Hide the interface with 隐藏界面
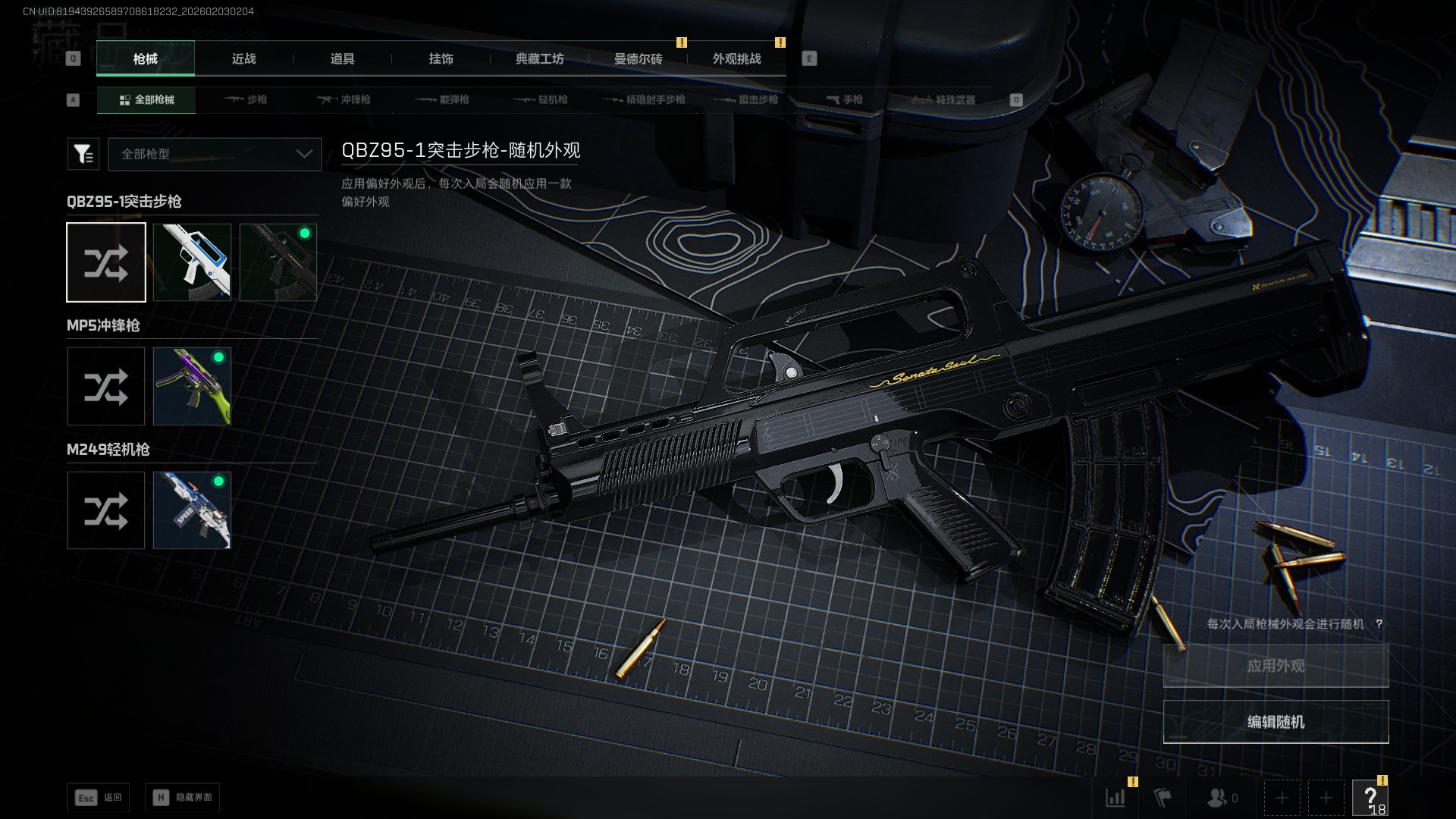This screenshot has width=1456, height=819. click(183, 798)
